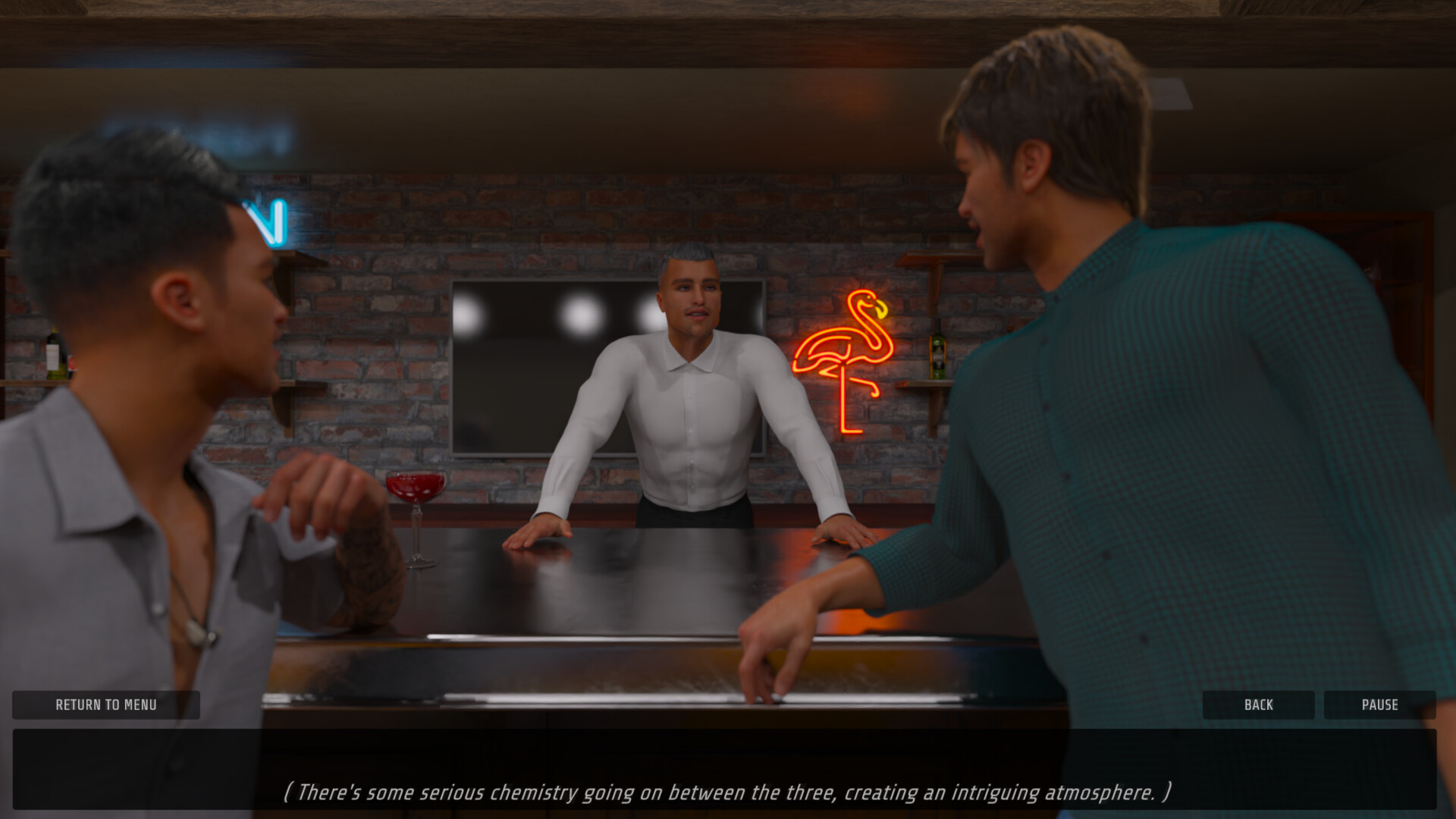Click the dialogue box to advance the narration
The width and height of the screenshot is (1456, 819).
(x=728, y=766)
